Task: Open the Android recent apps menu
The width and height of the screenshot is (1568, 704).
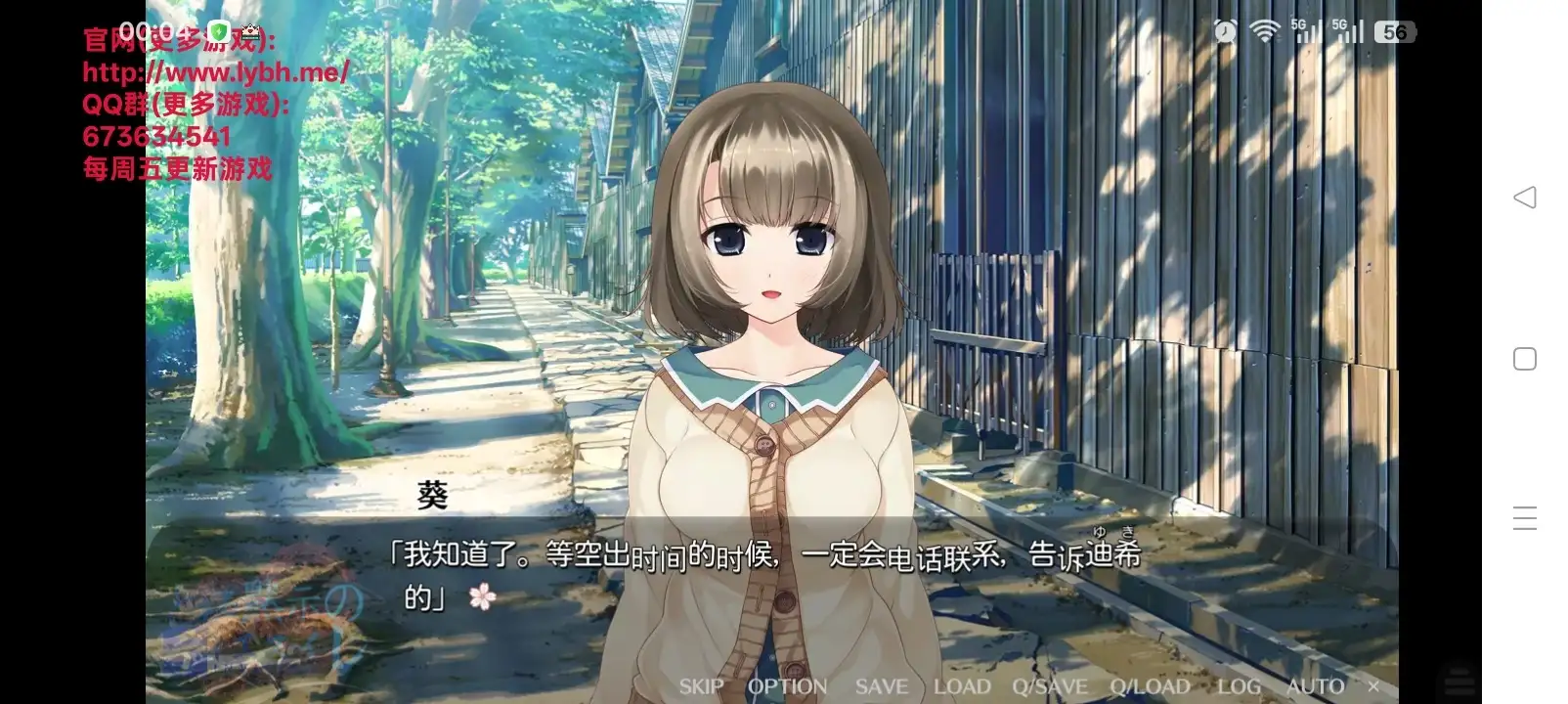Action: [1525, 518]
